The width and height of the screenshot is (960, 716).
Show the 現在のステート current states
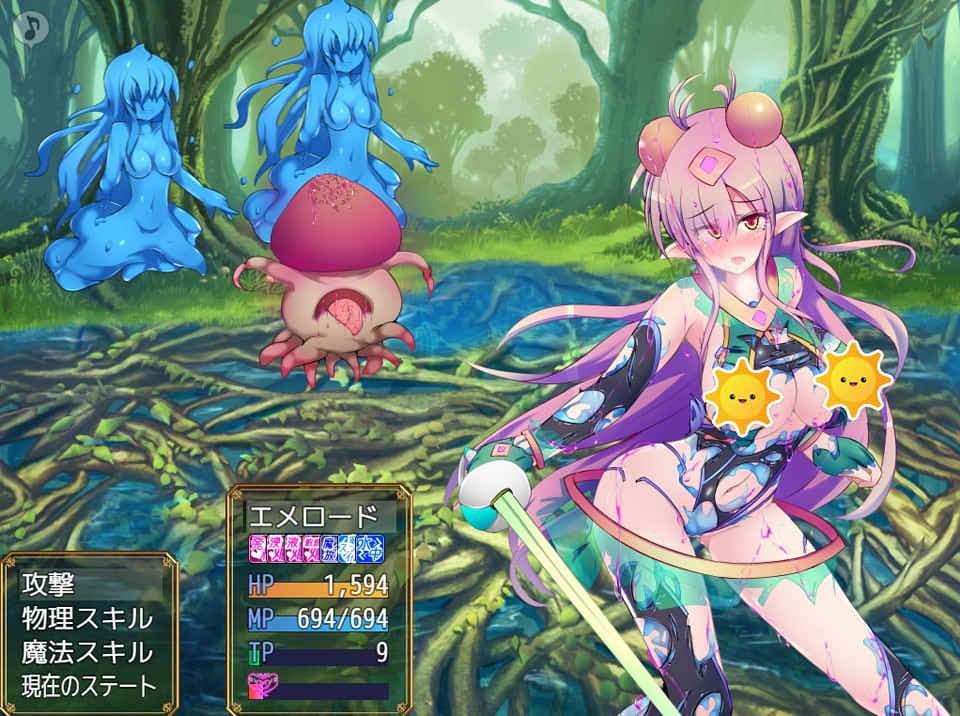(89, 686)
